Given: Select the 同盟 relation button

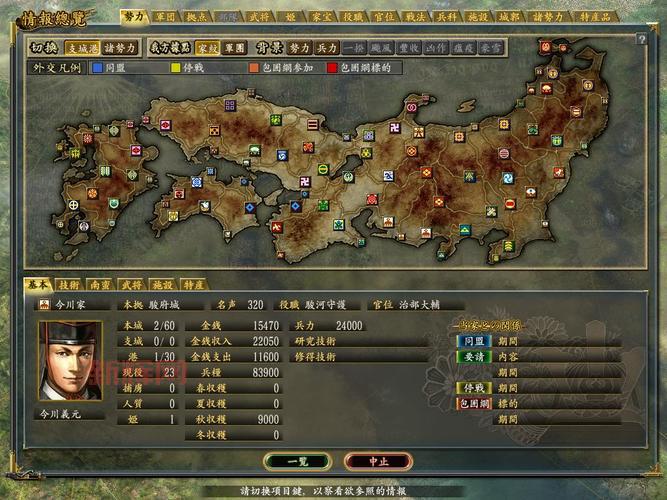Looking at the screenshot, I should tap(471, 340).
